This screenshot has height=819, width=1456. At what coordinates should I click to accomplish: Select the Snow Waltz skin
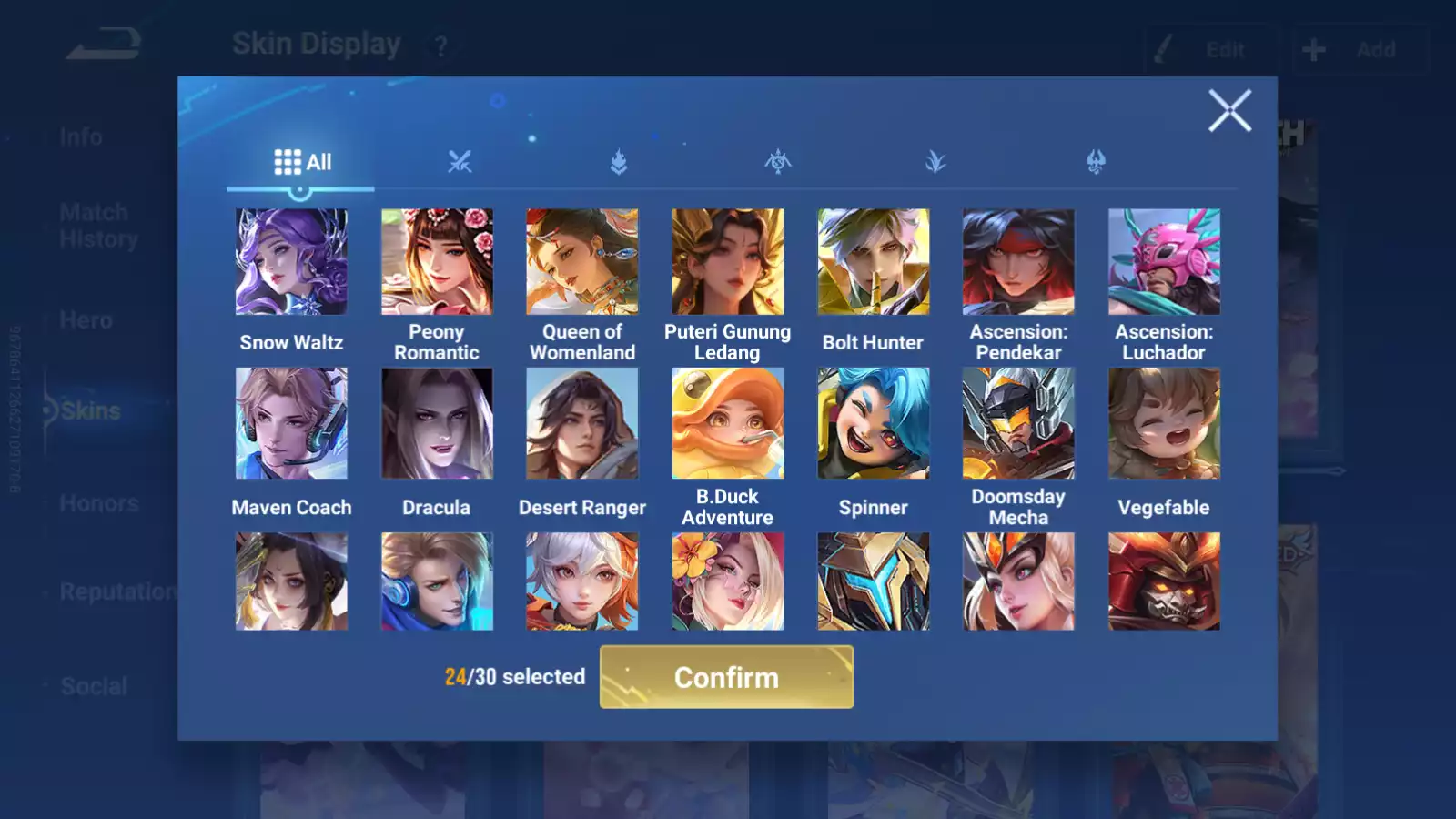[x=291, y=262]
